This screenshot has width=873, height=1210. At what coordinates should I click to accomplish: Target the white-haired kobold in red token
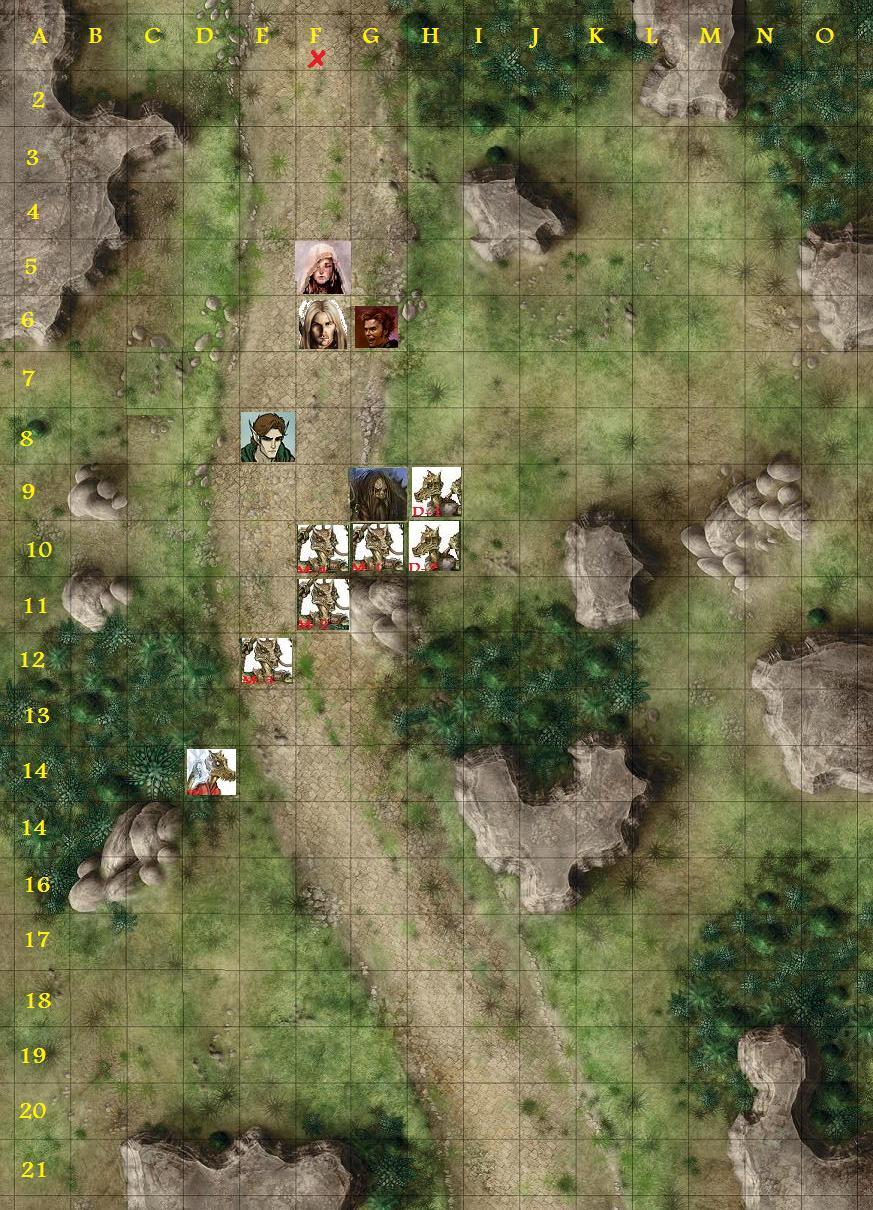point(211,772)
